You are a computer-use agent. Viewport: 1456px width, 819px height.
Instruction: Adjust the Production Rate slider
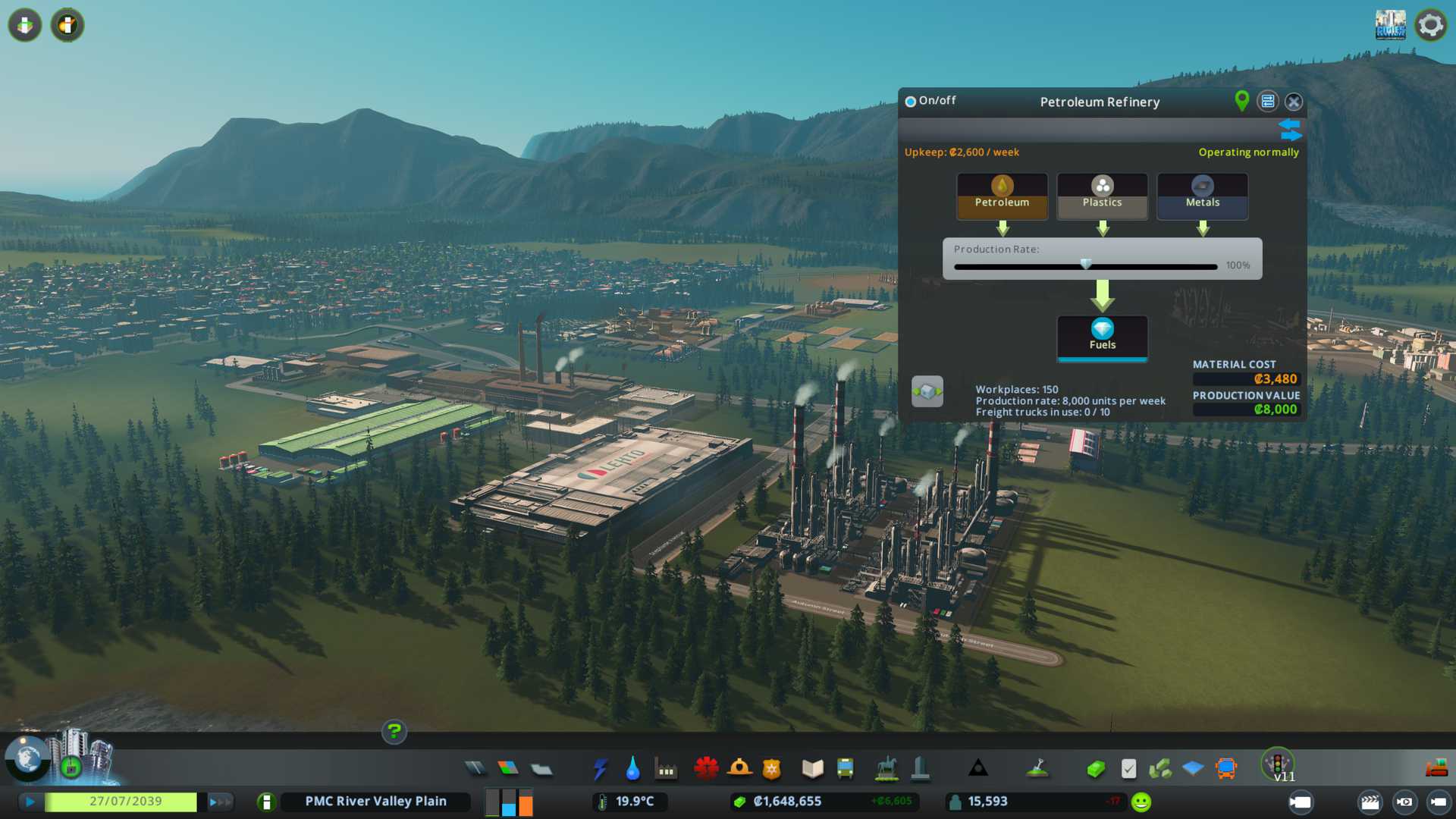coord(1086,265)
